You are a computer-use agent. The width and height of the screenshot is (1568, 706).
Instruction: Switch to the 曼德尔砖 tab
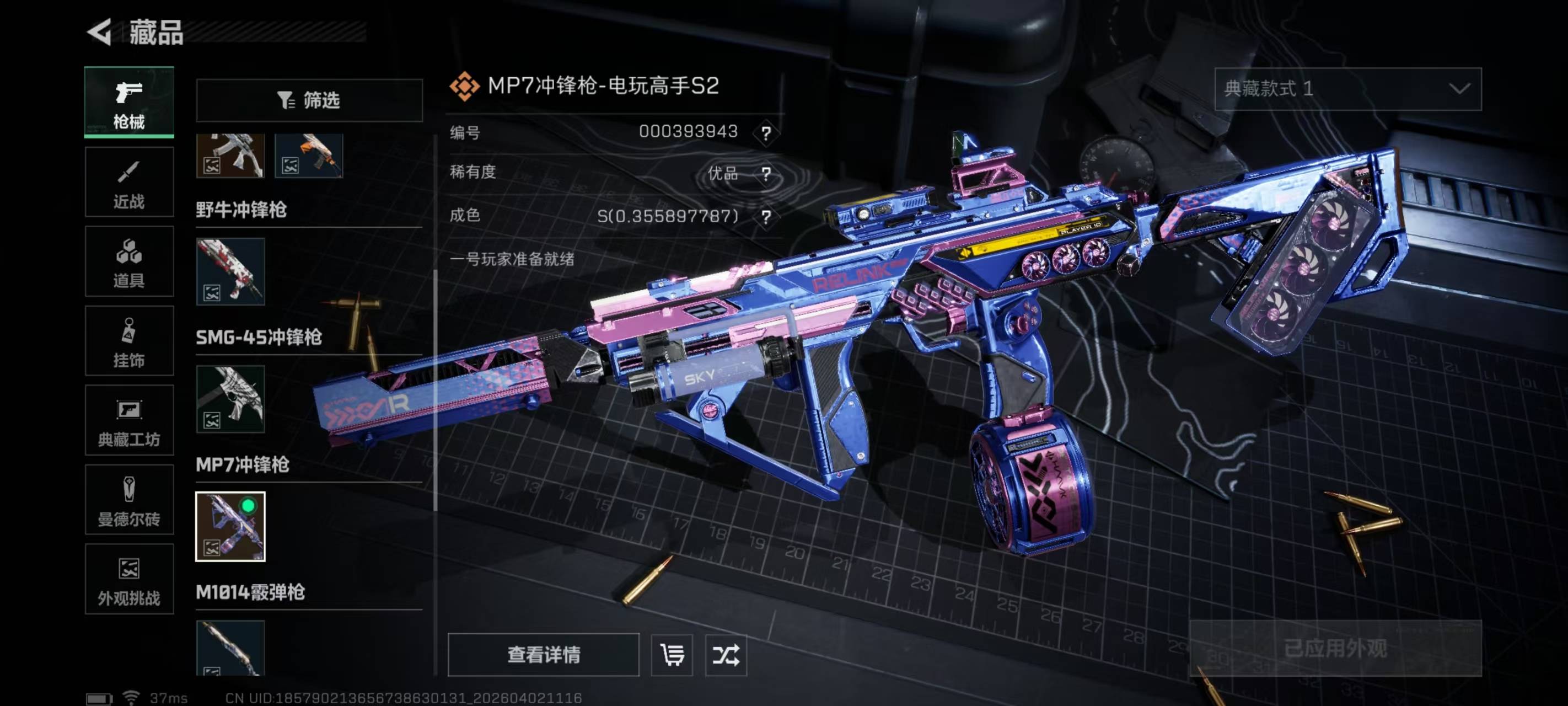129,500
